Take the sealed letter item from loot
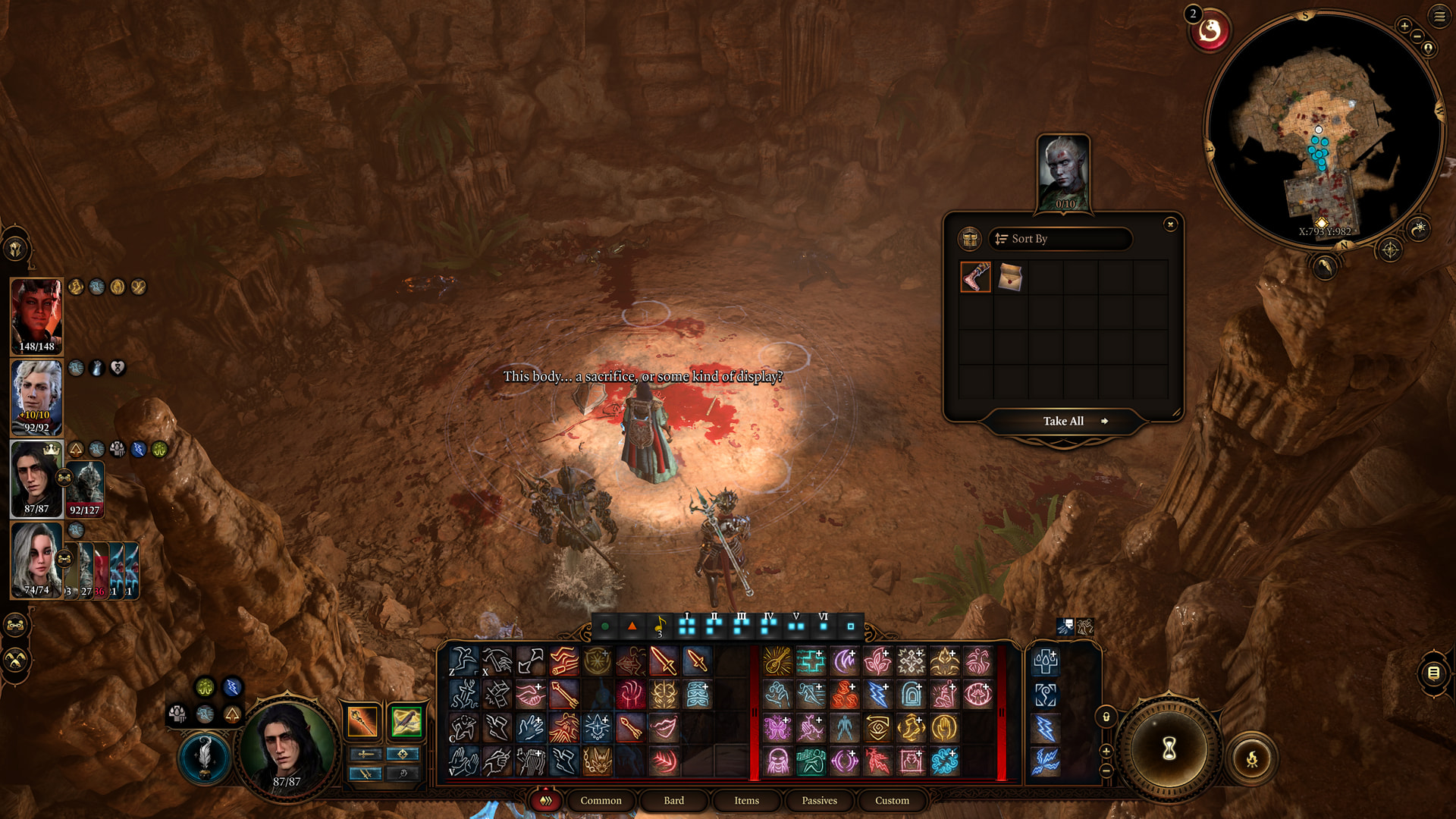 1010,278
